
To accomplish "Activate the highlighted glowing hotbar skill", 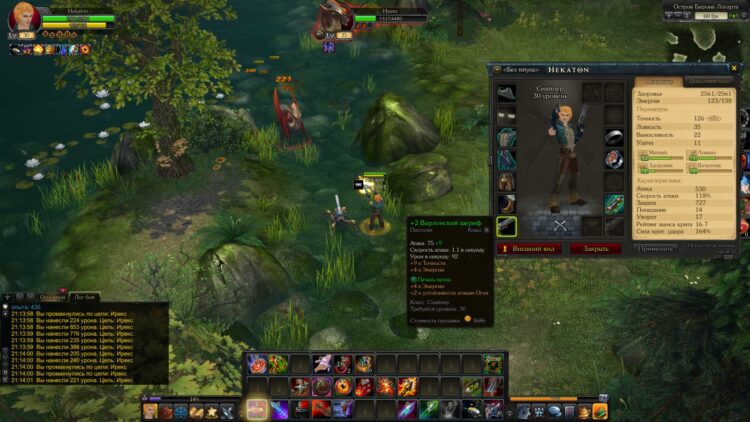I will coord(257,409).
